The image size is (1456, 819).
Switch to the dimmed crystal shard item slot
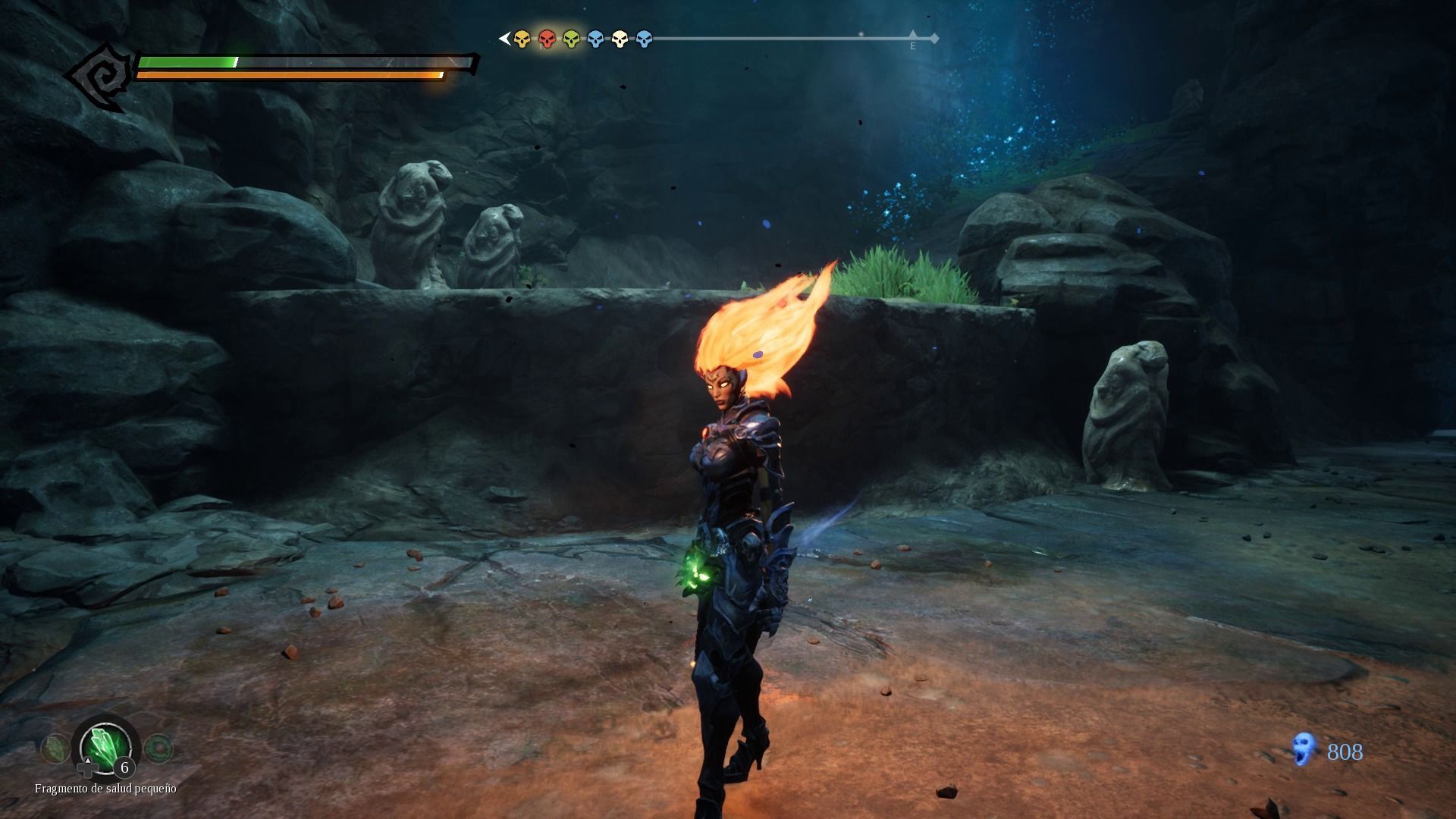tap(53, 749)
